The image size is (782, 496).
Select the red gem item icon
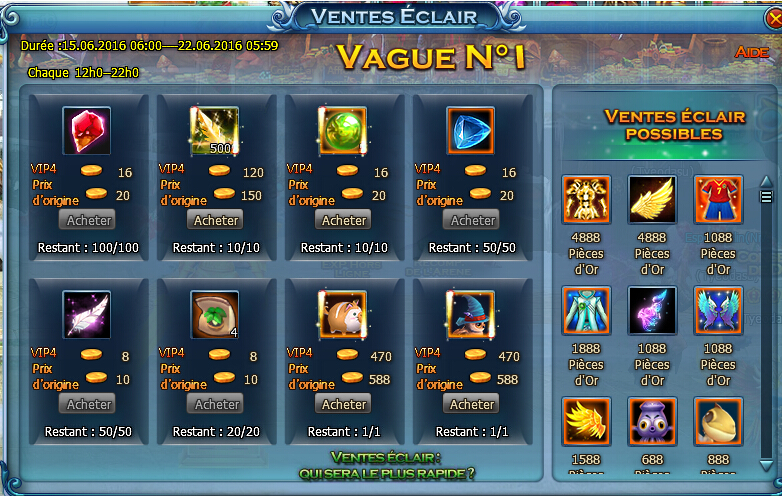coord(87,131)
